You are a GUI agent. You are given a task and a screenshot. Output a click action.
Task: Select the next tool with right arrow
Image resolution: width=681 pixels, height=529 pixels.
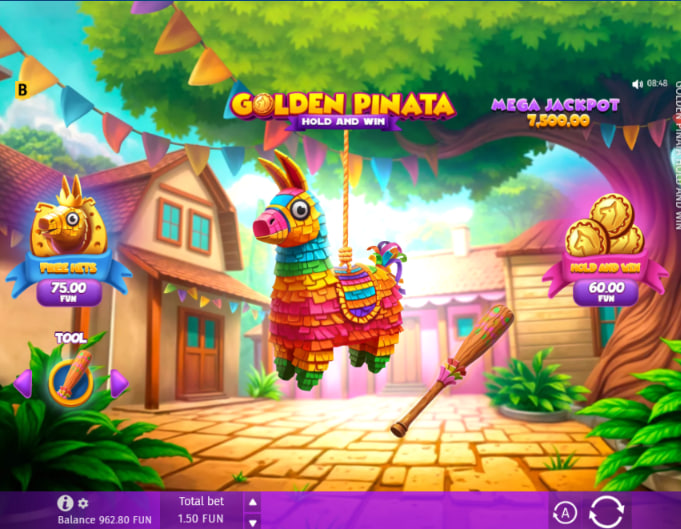coord(118,382)
